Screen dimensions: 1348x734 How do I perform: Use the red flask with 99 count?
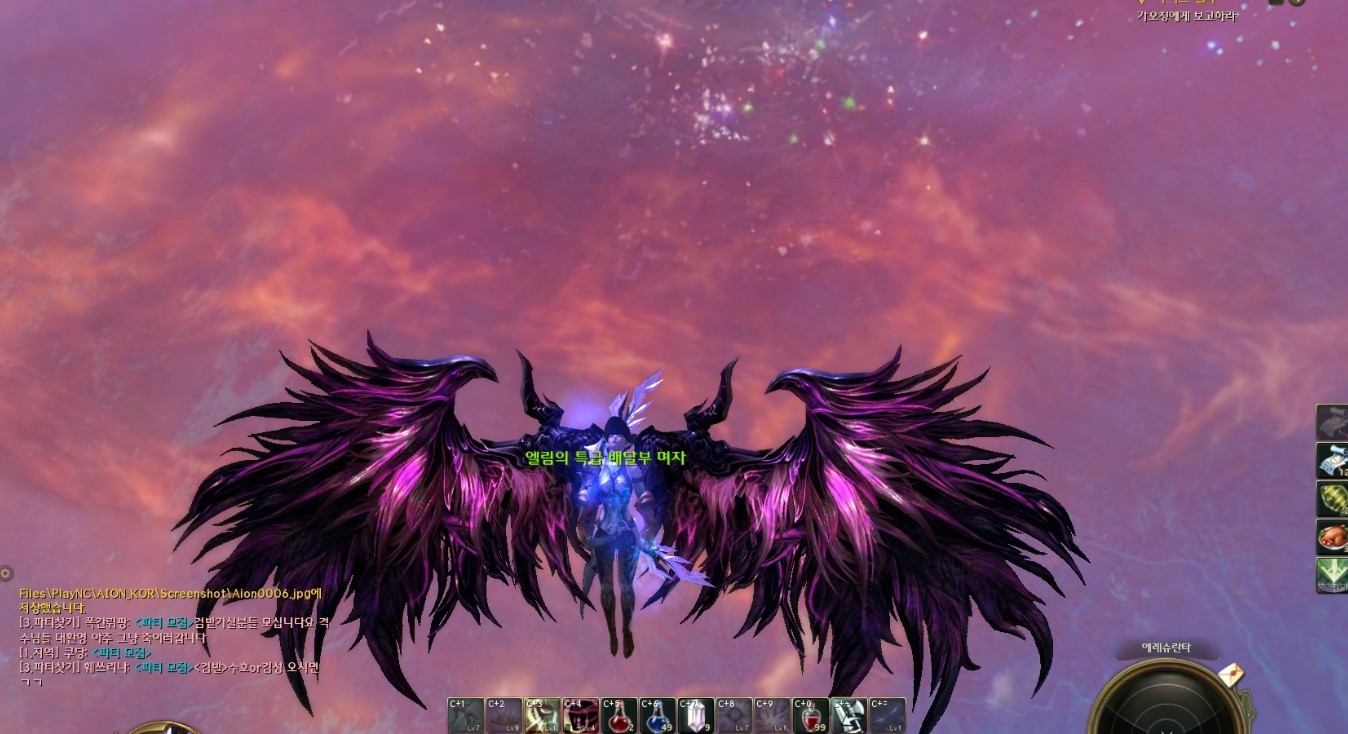pos(810,715)
